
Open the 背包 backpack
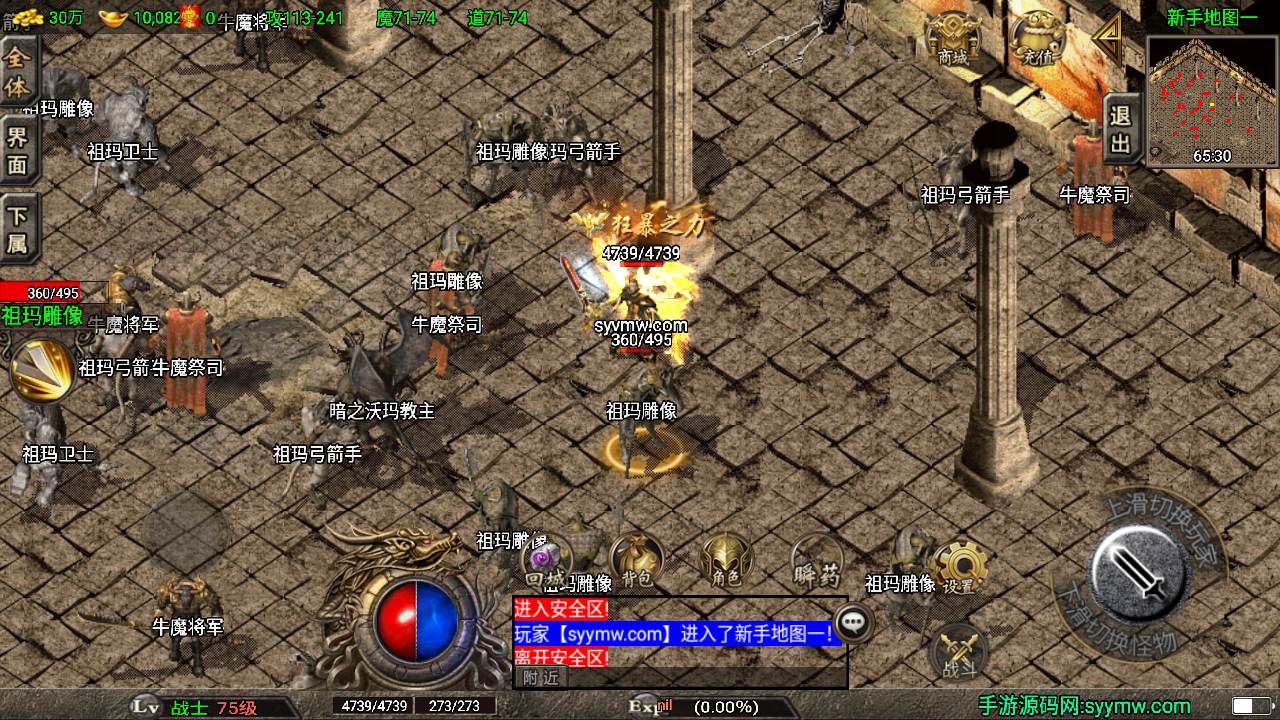coord(637,561)
